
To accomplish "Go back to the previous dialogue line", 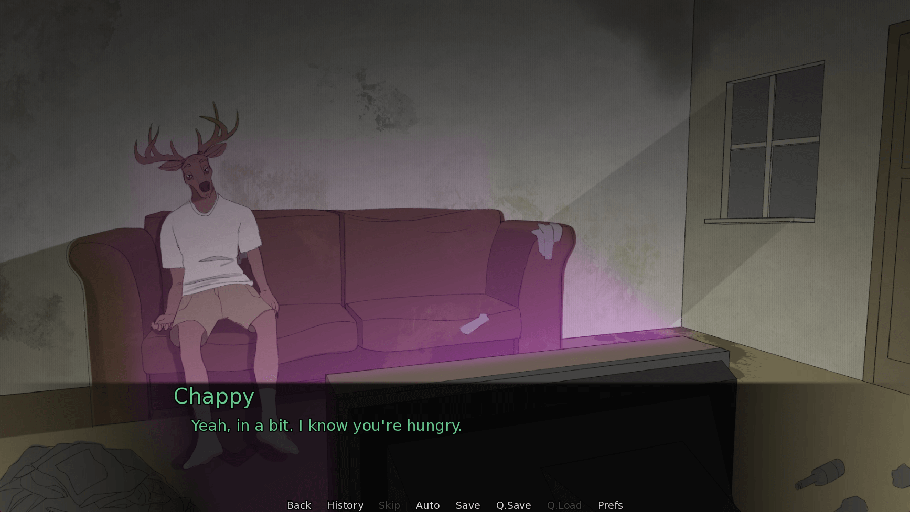I will [x=299, y=505].
